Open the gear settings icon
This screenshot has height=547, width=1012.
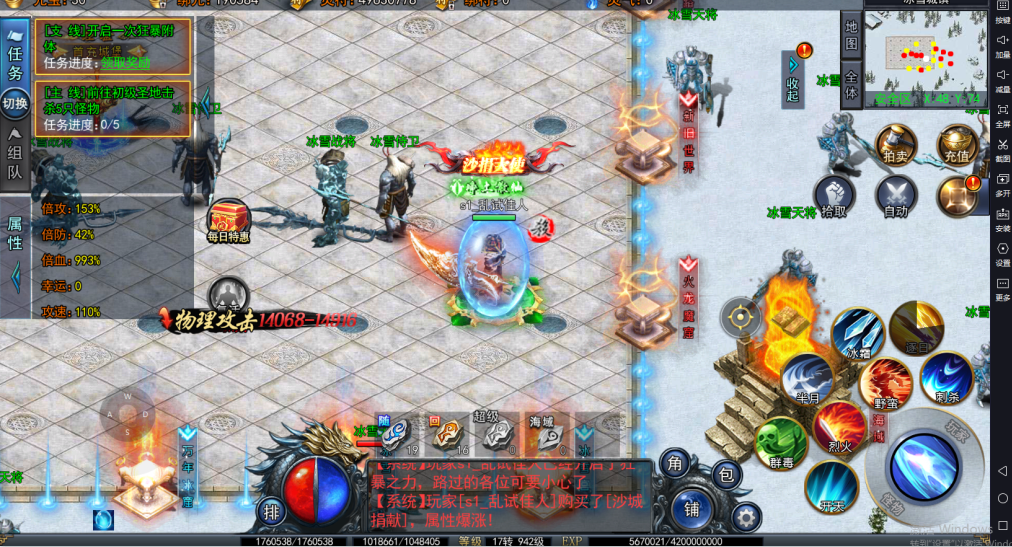click(745, 516)
